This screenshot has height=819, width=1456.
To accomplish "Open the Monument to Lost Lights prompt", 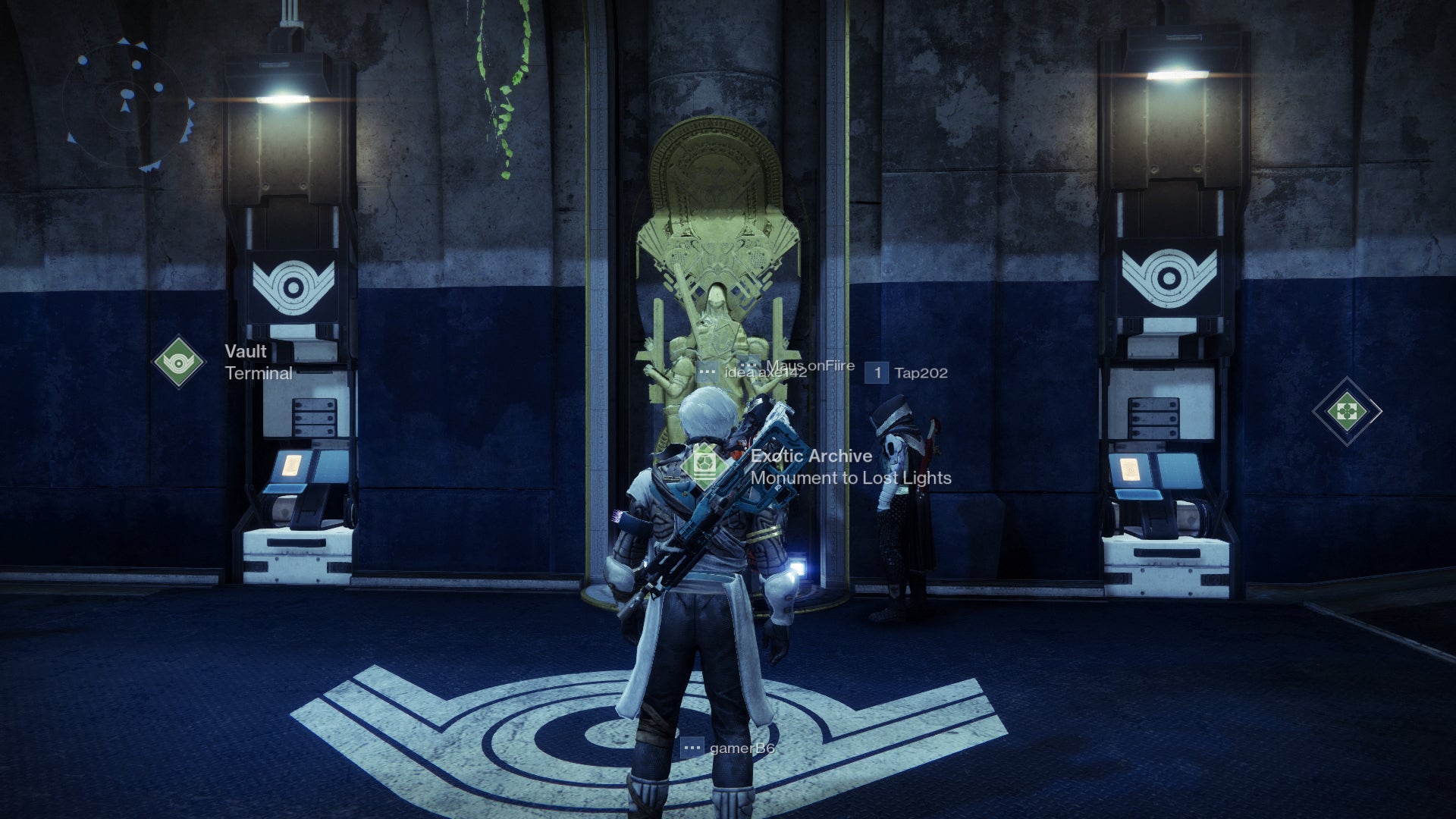I will click(x=851, y=479).
